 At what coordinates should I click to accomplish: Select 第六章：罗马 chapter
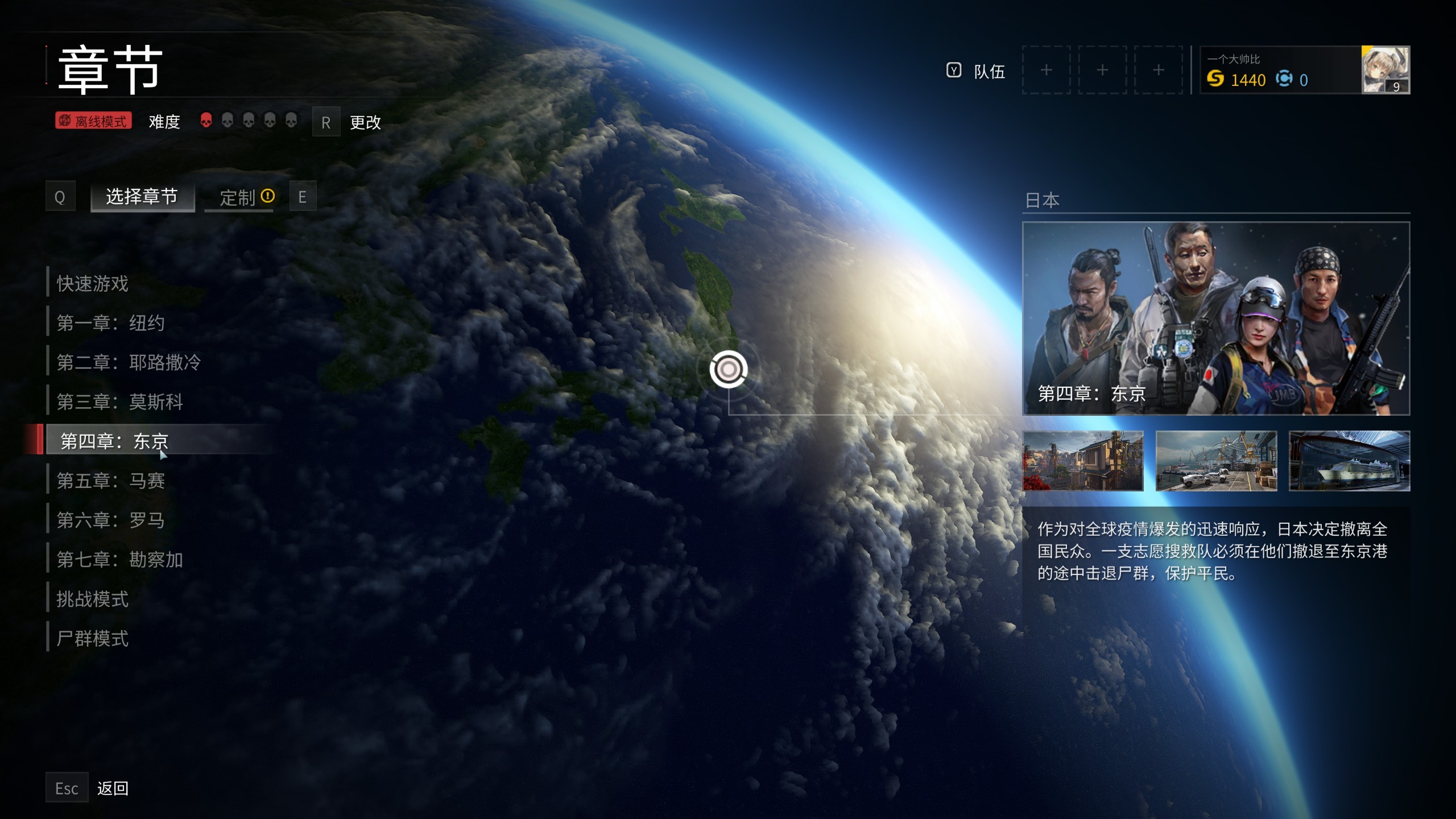coord(111,520)
